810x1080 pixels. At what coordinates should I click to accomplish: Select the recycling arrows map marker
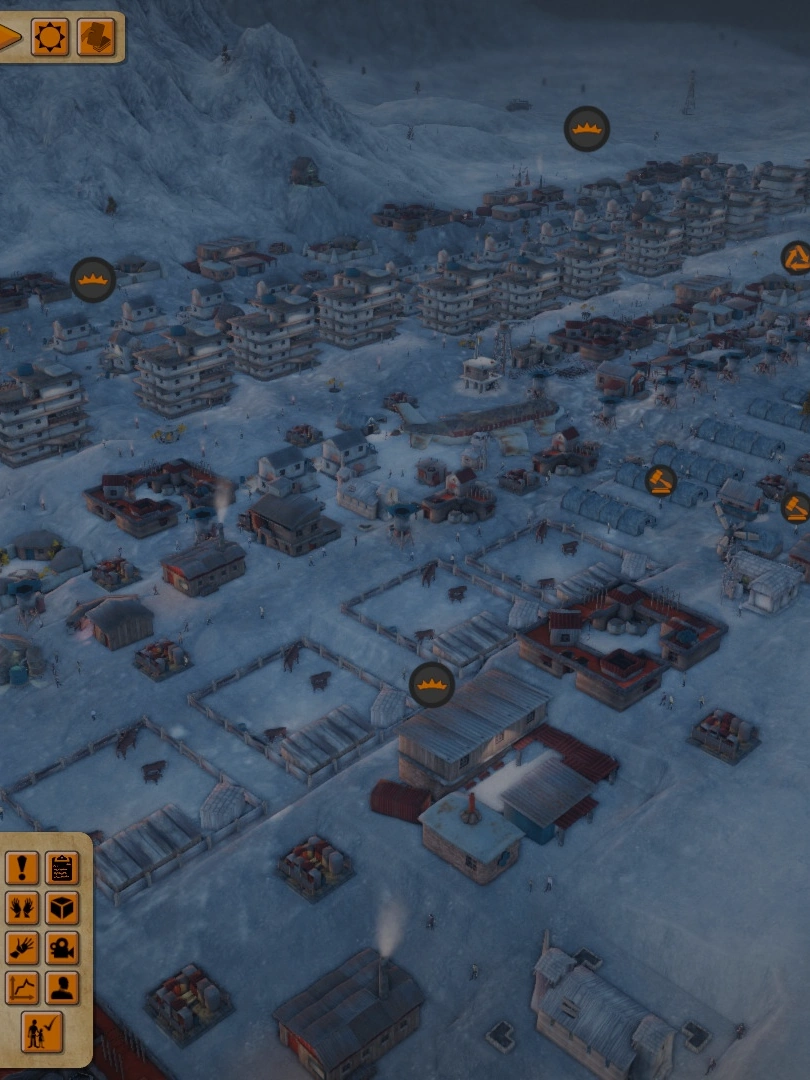pos(796,258)
